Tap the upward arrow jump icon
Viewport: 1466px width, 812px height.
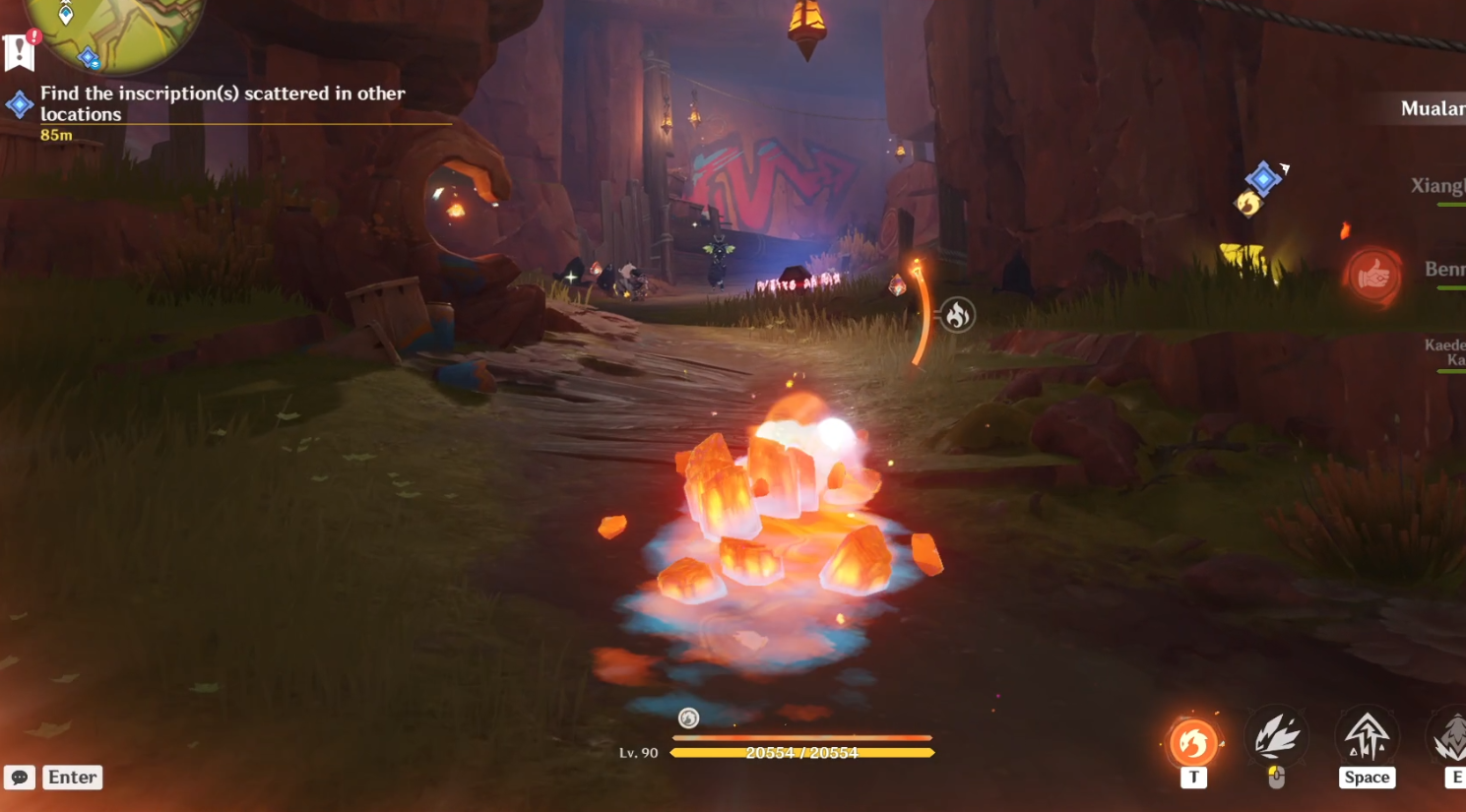(1367, 736)
